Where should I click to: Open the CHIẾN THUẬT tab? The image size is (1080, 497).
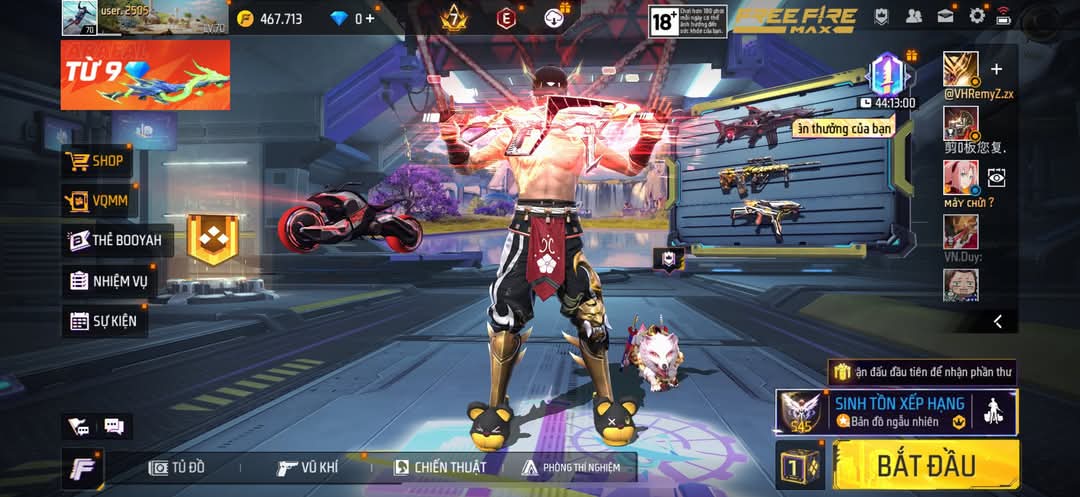tap(440, 467)
